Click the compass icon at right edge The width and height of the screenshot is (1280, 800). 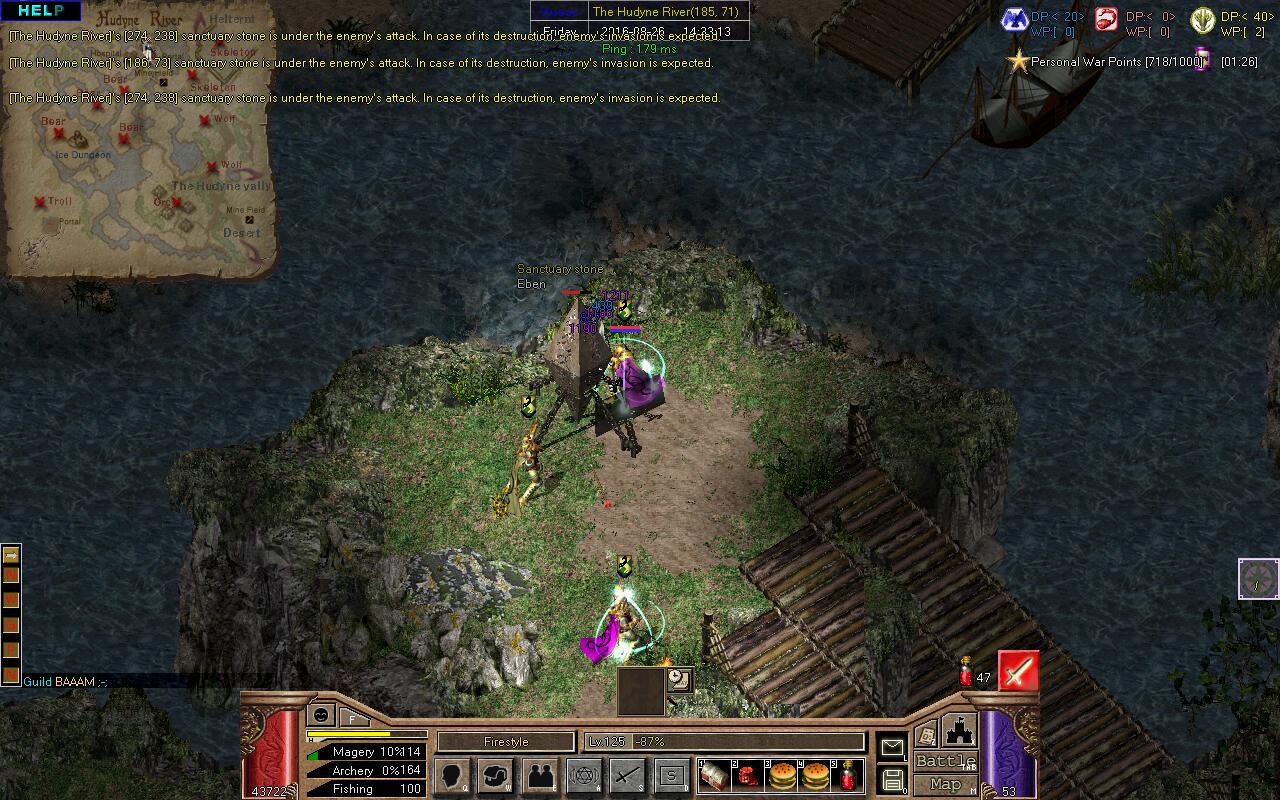[x=1258, y=579]
